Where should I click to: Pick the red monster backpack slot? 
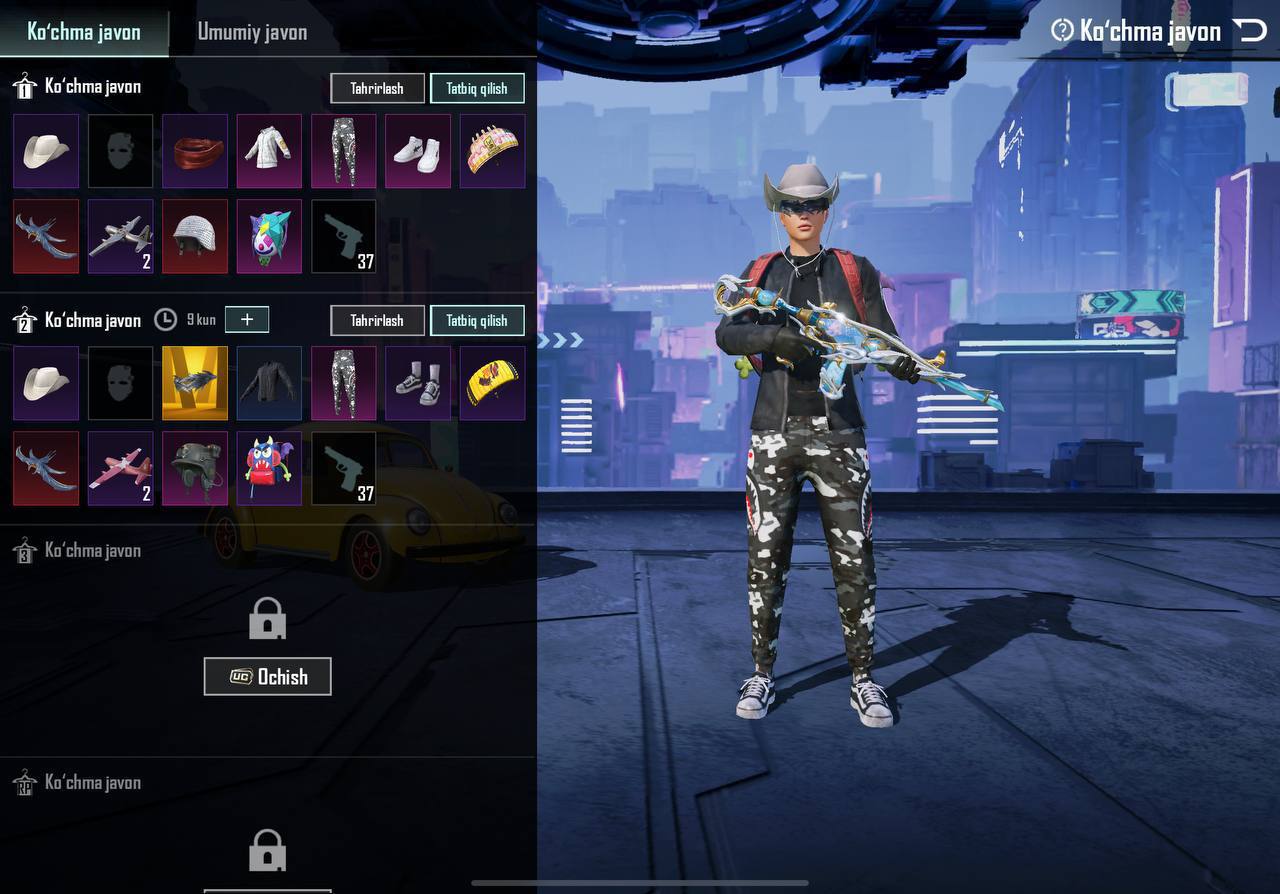pyautogui.click(x=269, y=468)
